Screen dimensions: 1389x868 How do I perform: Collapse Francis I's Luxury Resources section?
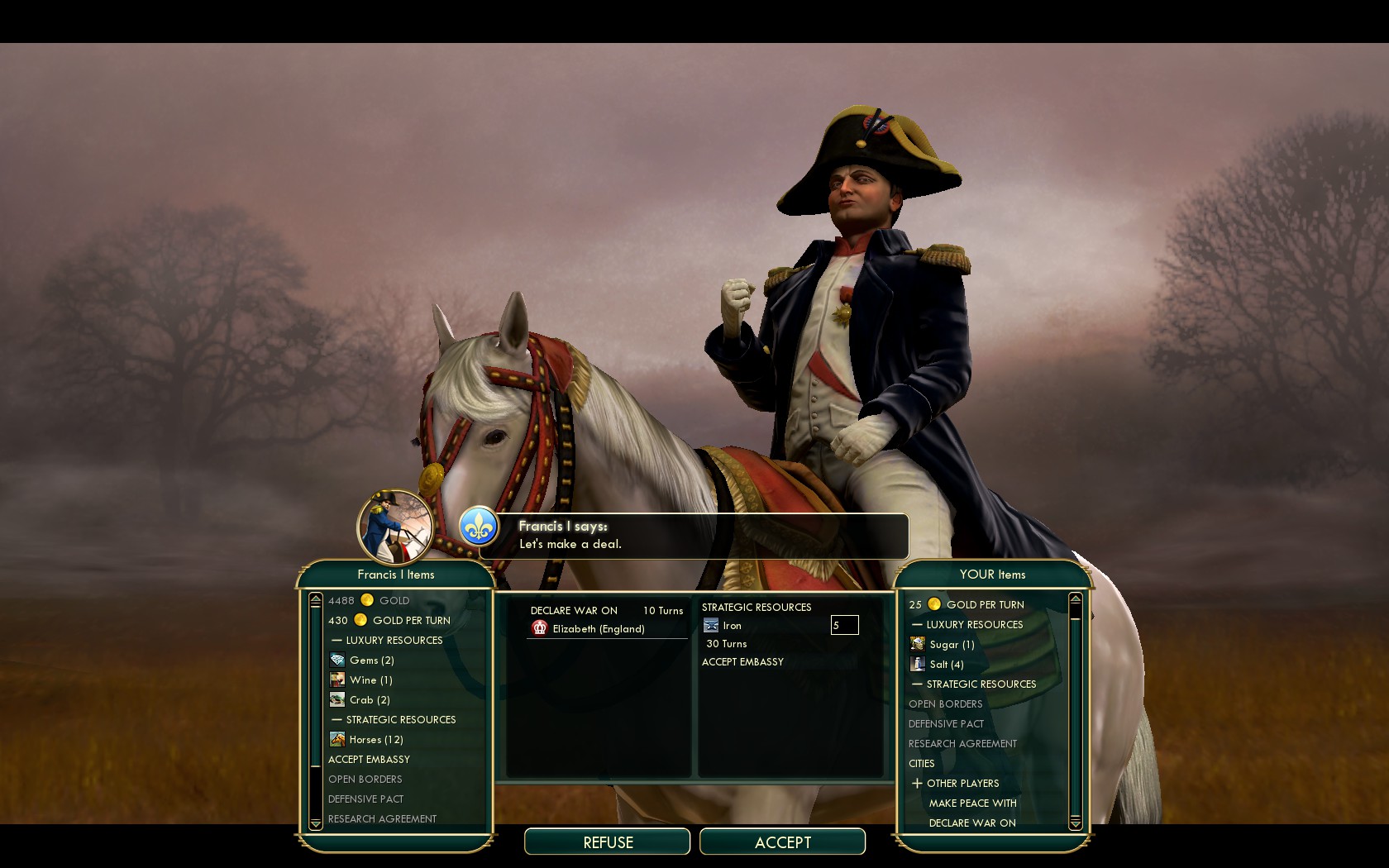(x=337, y=641)
